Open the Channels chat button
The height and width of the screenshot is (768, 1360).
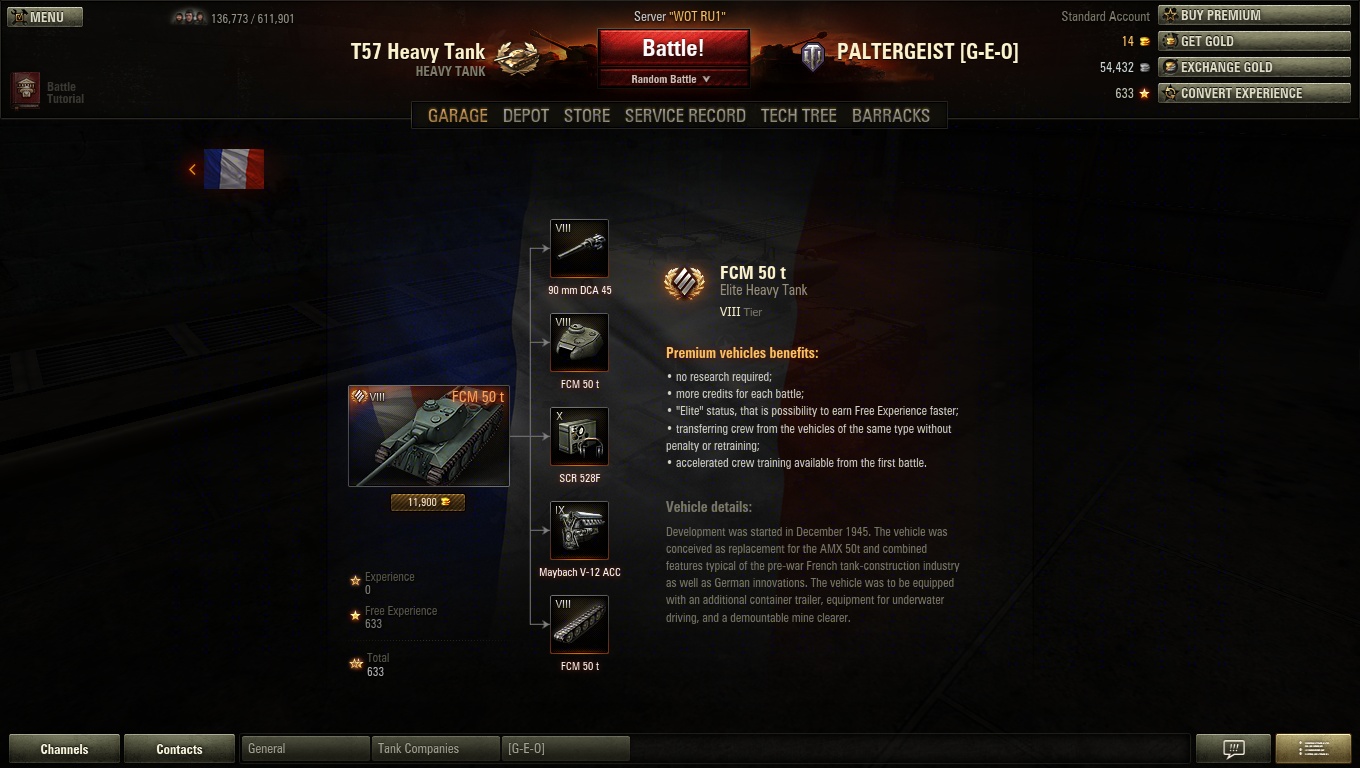click(x=64, y=749)
